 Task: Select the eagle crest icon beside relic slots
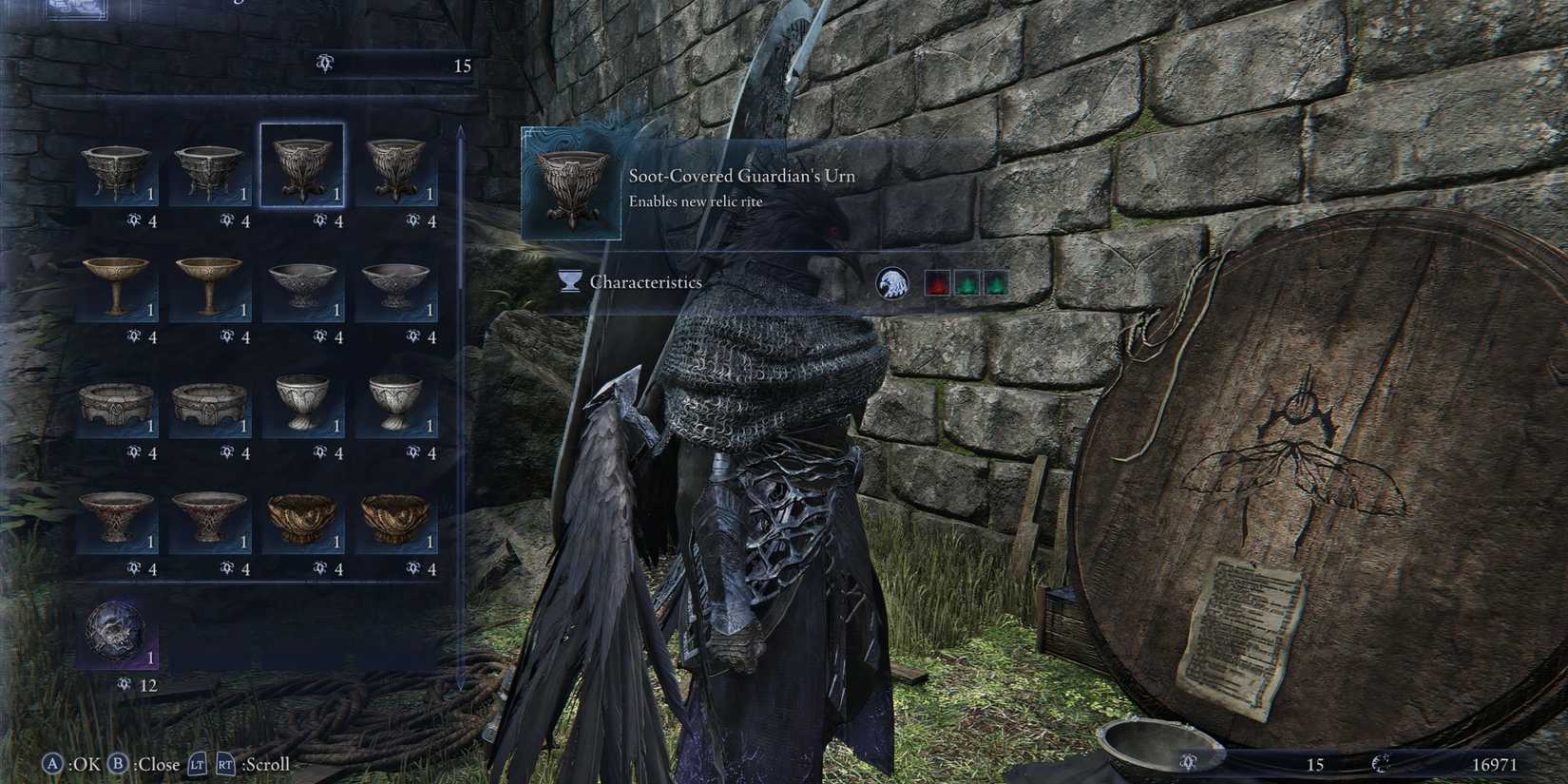point(893,282)
